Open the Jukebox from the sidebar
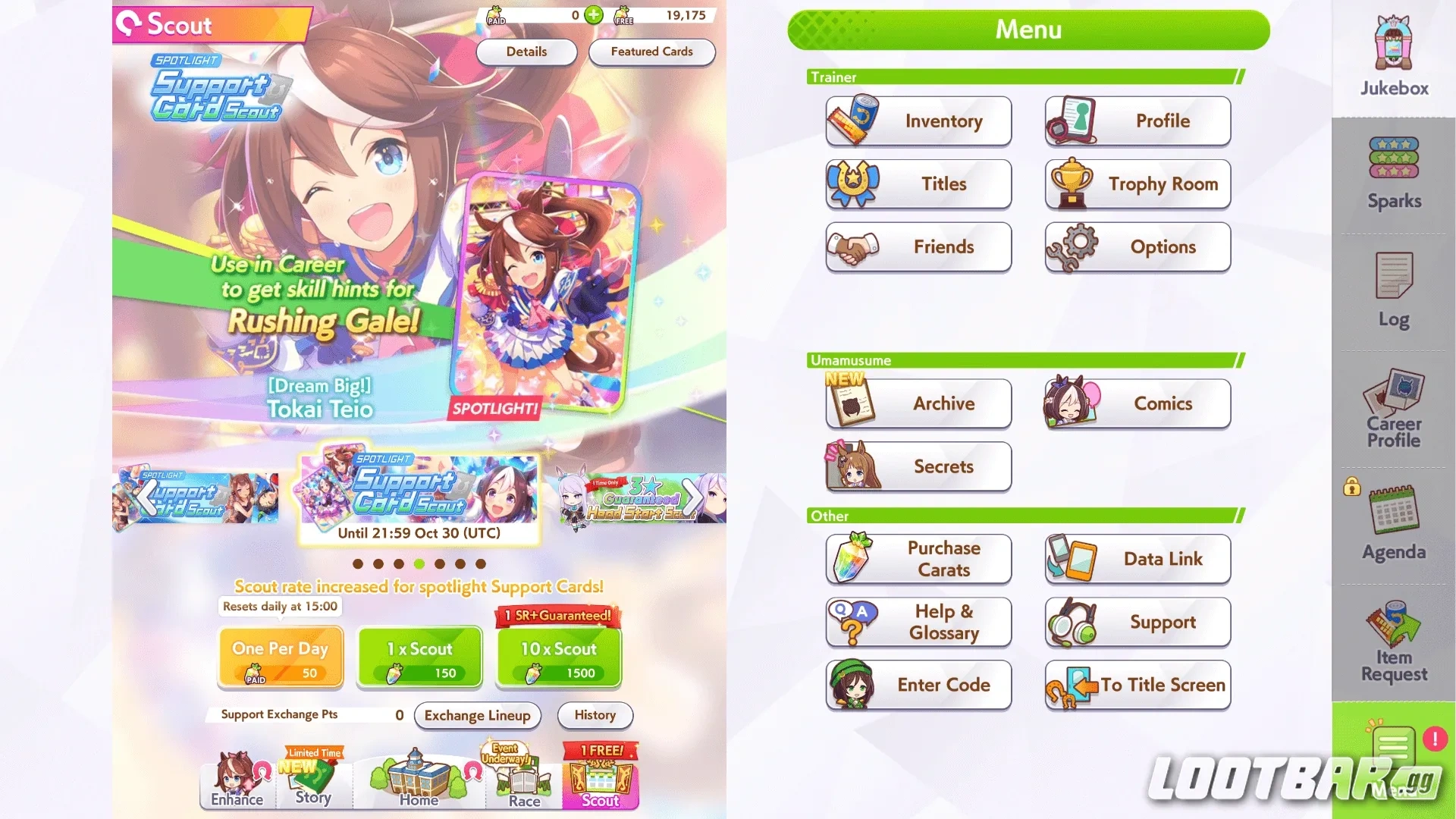 click(1392, 53)
